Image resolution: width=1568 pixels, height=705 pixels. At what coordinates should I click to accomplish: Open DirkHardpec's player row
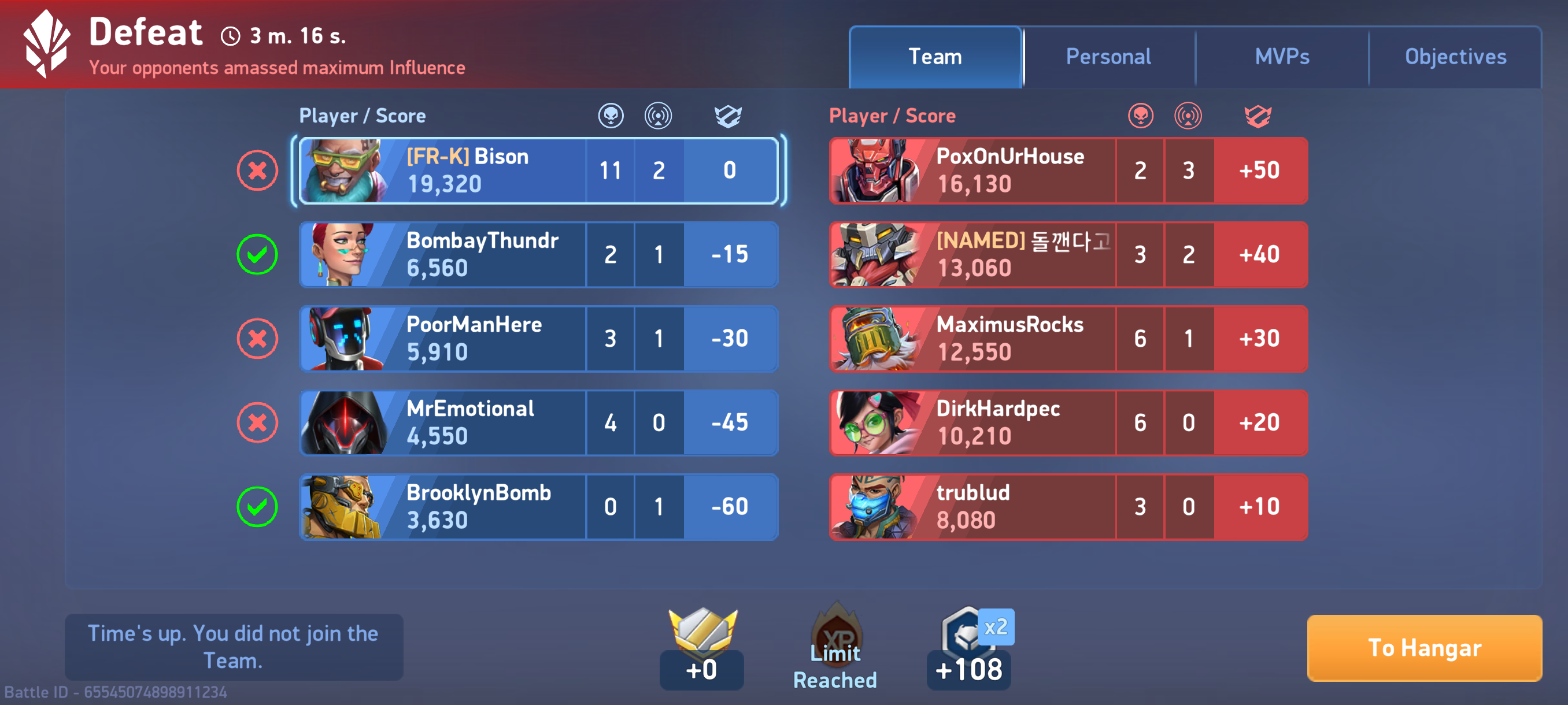click(1068, 422)
